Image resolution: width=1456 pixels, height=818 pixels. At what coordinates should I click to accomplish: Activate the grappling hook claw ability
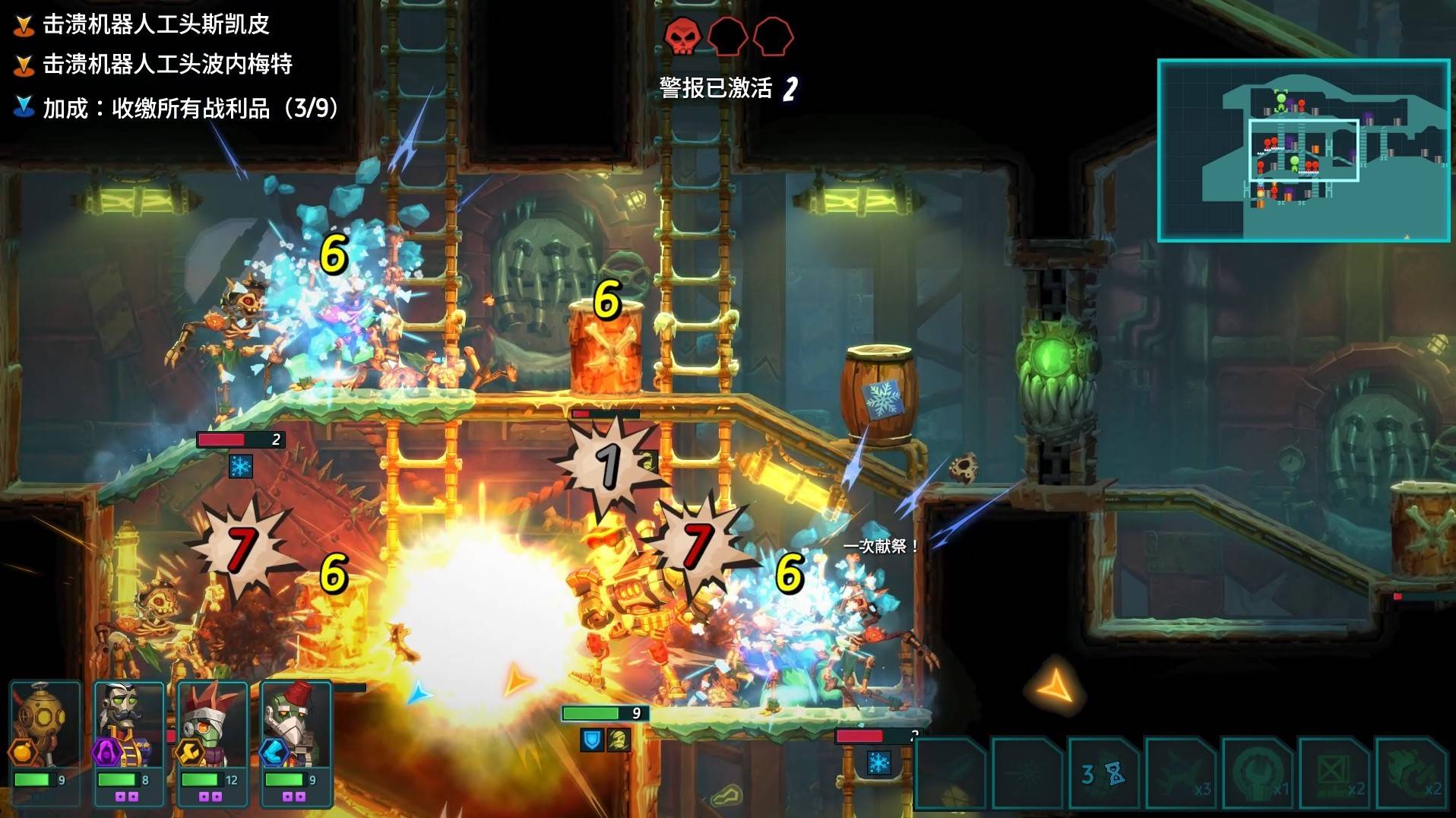[x=1410, y=774]
